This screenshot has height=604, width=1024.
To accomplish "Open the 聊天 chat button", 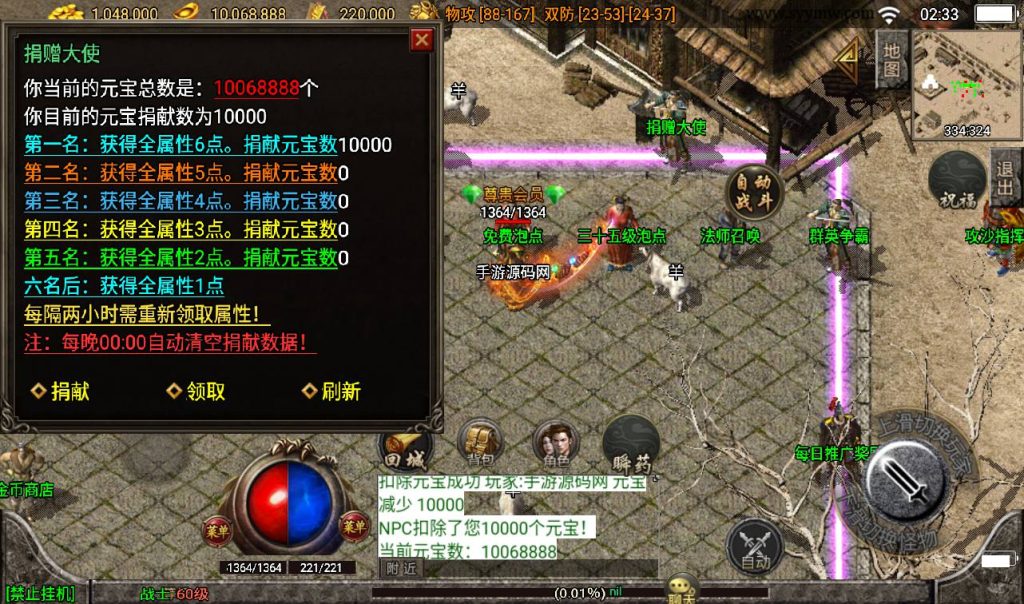I will pyautogui.click(x=683, y=588).
